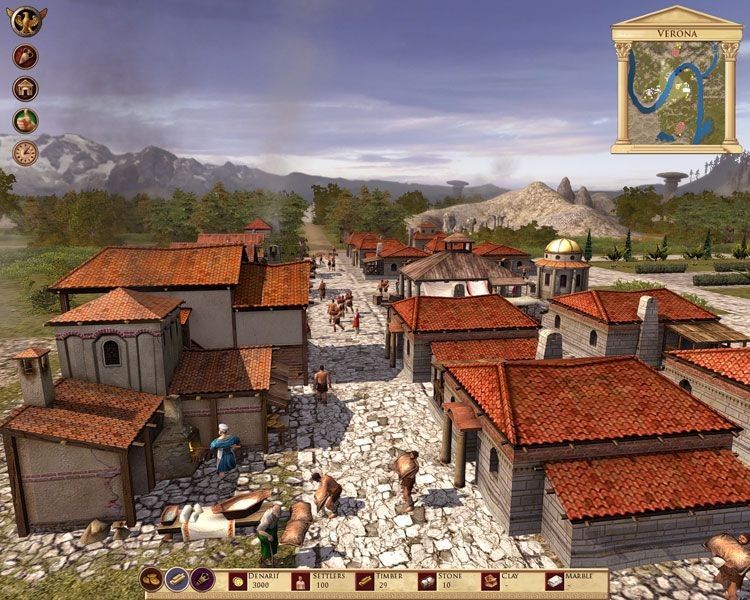Click the clock icon button
Image resolution: width=750 pixels, height=600 pixels.
coord(24,152)
